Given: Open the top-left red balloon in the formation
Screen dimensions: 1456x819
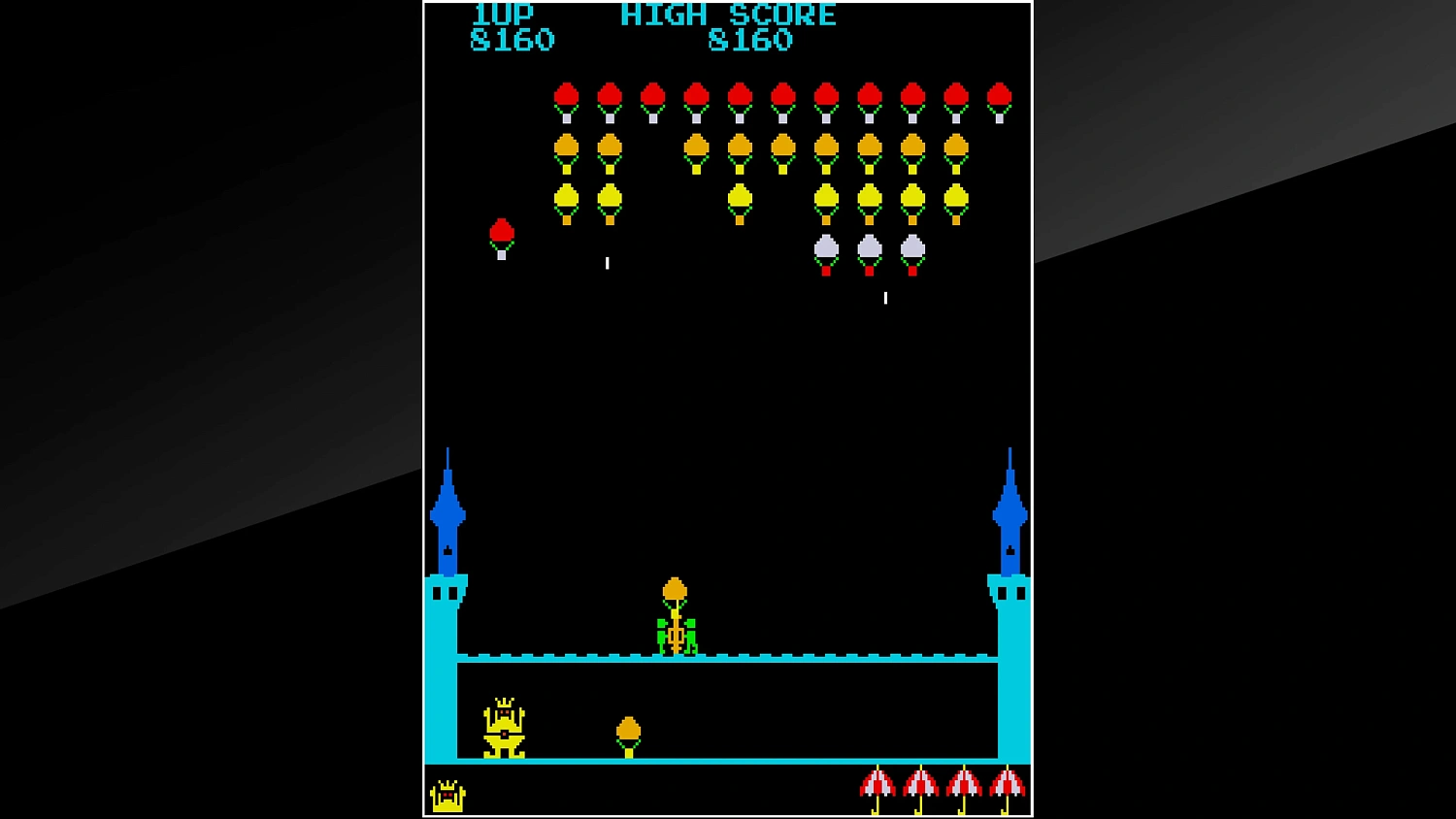Looking at the screenshot, I should pyautogui.click(x=566, y=94).
